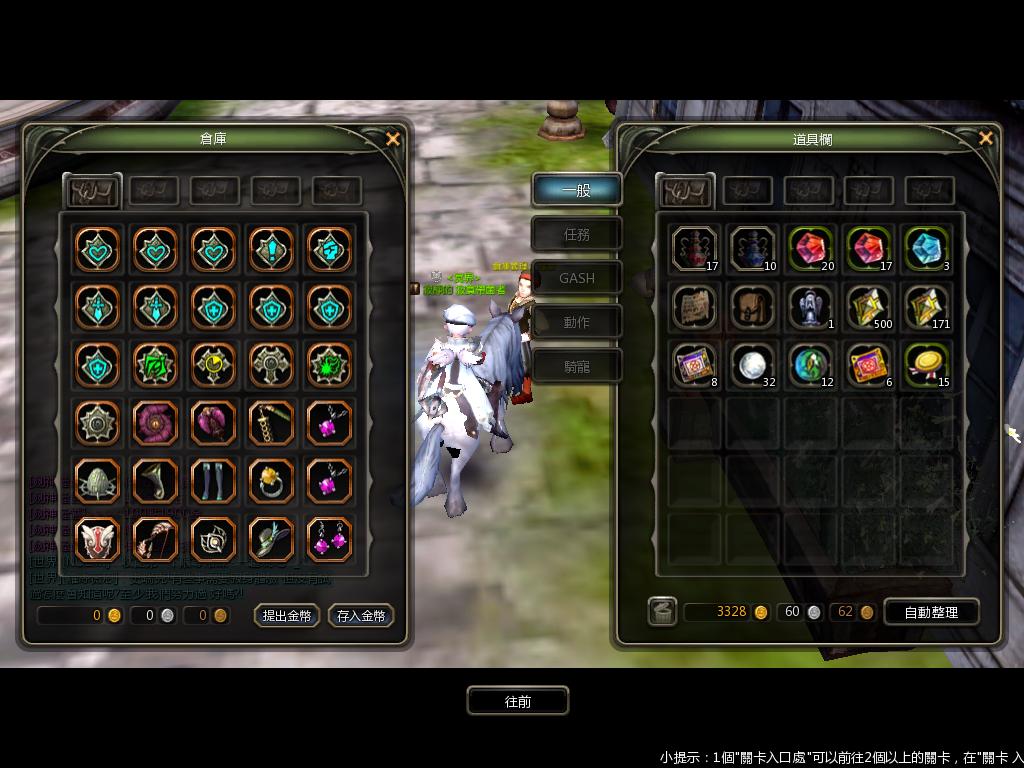
Task: Switch to the 動作 actions tab
Action: click(x=577, y=322)
